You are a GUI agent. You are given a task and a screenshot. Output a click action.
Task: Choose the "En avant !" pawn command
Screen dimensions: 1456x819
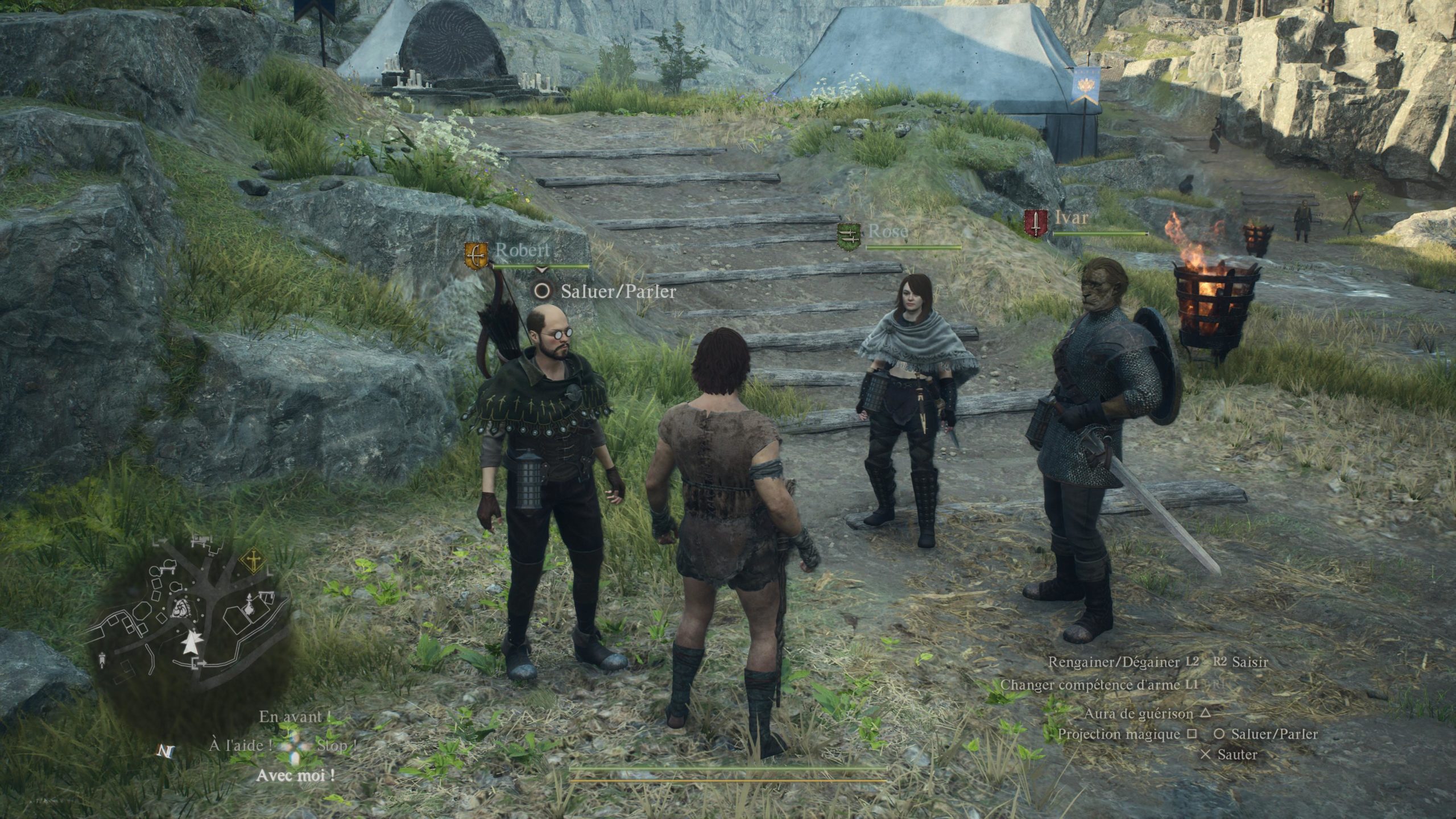coord(294,717)
